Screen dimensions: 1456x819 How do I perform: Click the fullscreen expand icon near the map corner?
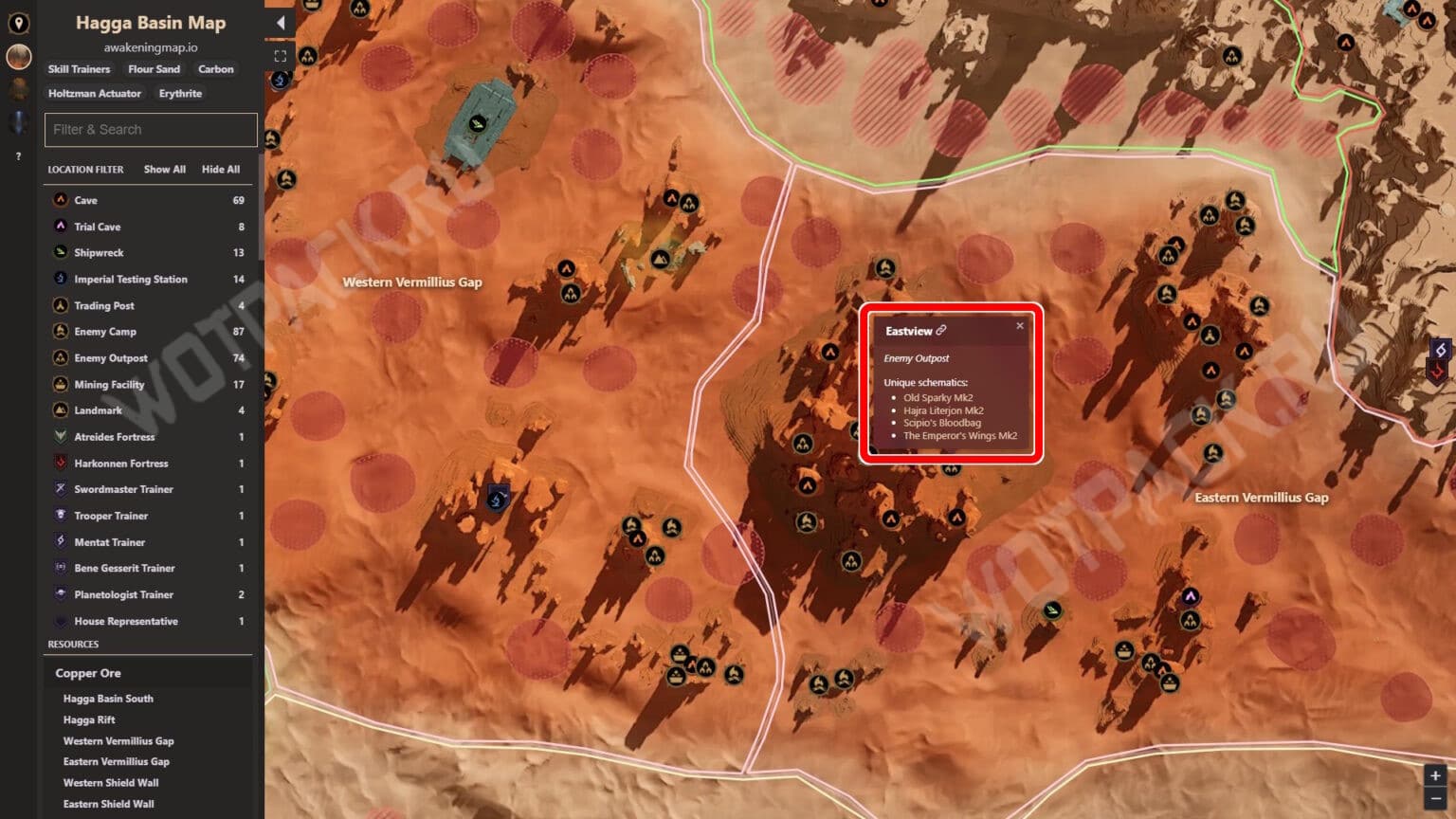pyautogui.click(x=280, y=55)
